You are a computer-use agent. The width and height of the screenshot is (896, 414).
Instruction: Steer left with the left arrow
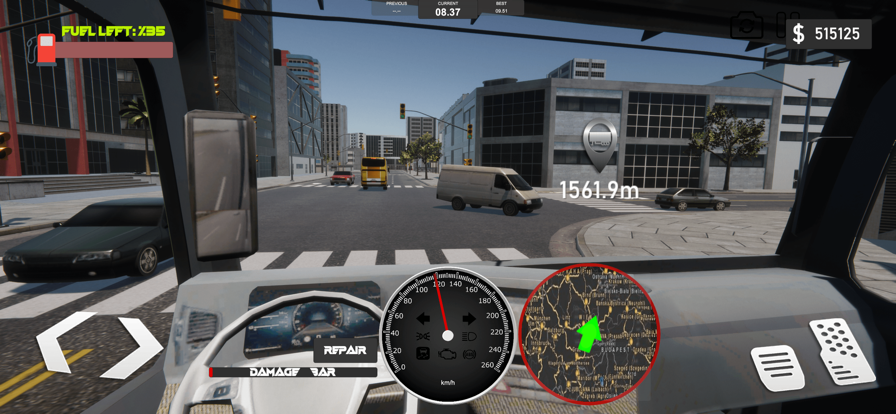tap(63, 346)
